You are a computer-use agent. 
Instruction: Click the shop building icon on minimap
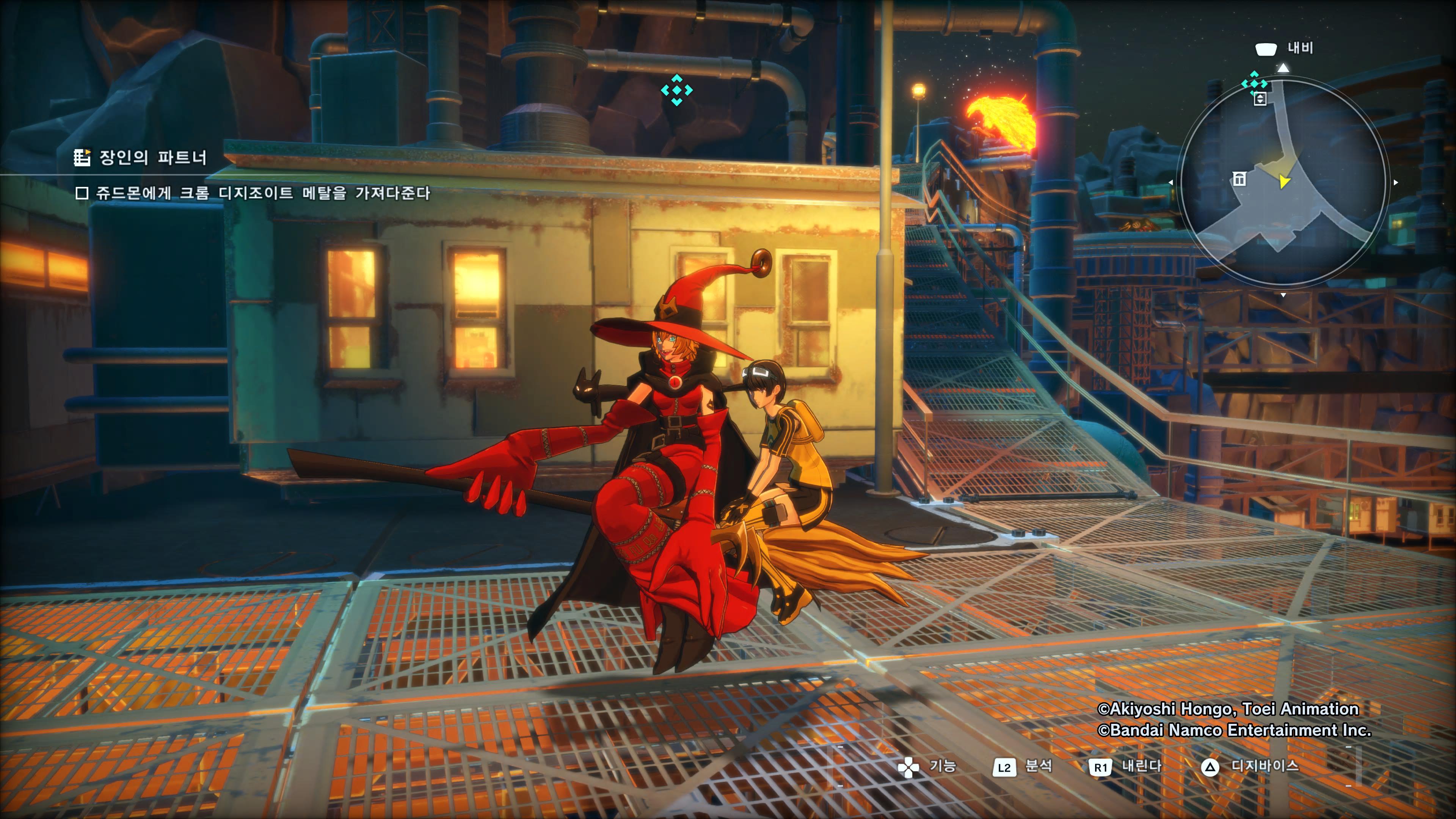click(x=1239, y=179)
